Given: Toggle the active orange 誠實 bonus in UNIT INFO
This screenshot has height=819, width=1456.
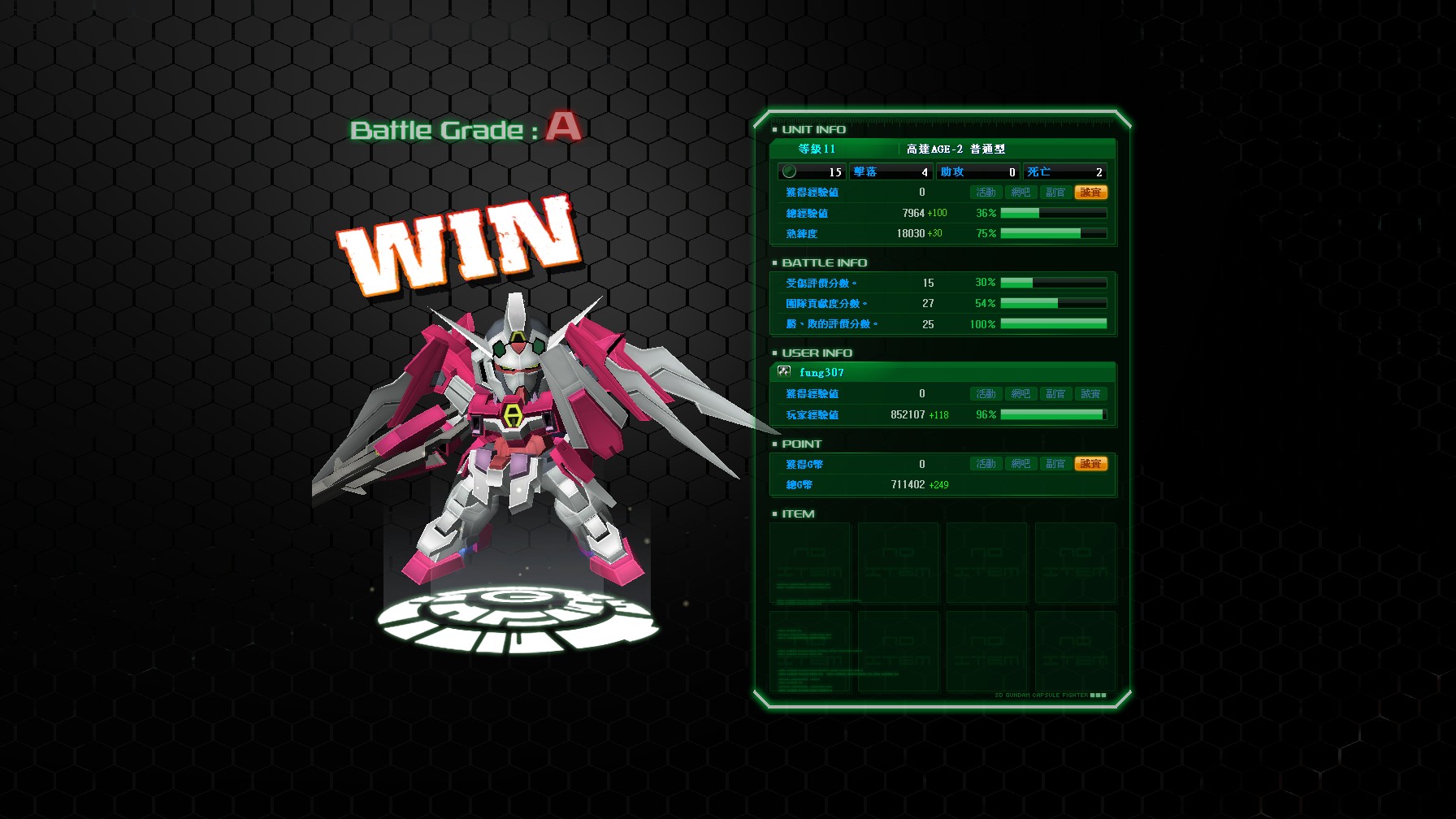Looking at the screenshot, I should click(x=1091, y=192).
